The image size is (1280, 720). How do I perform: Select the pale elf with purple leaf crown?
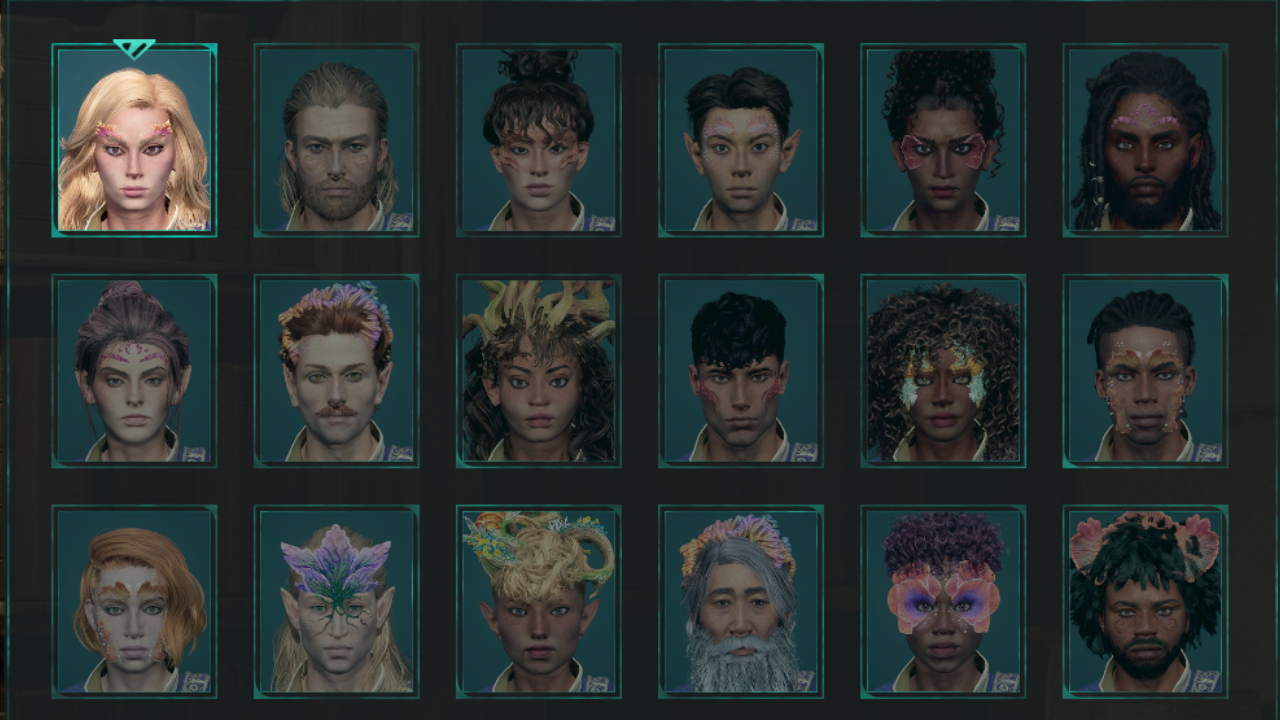(336, 601)
